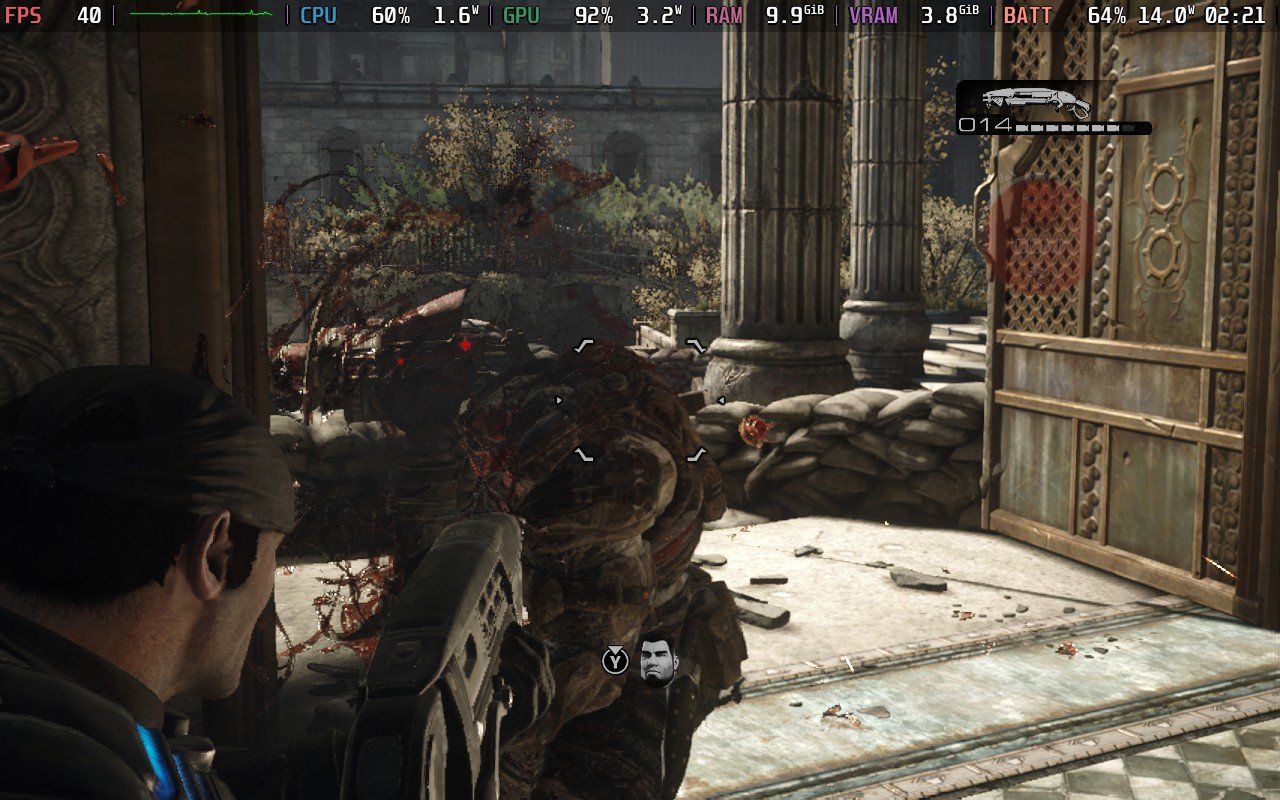This screenshot has width=1280, height=800.
Task: Click the RAM indicator in the stats bar
Action: (722, 15)
